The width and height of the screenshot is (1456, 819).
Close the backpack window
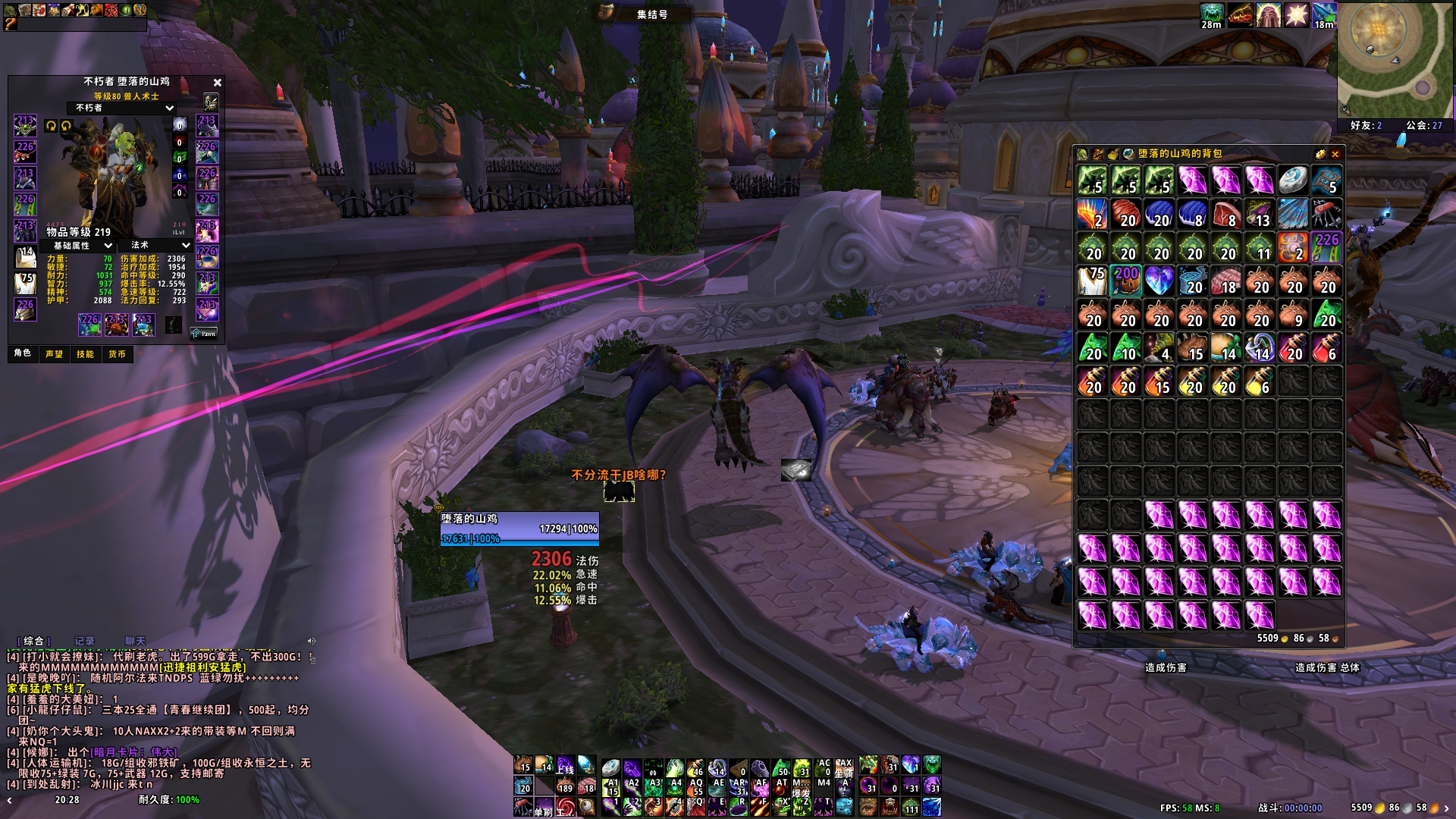pos(1335,154)
